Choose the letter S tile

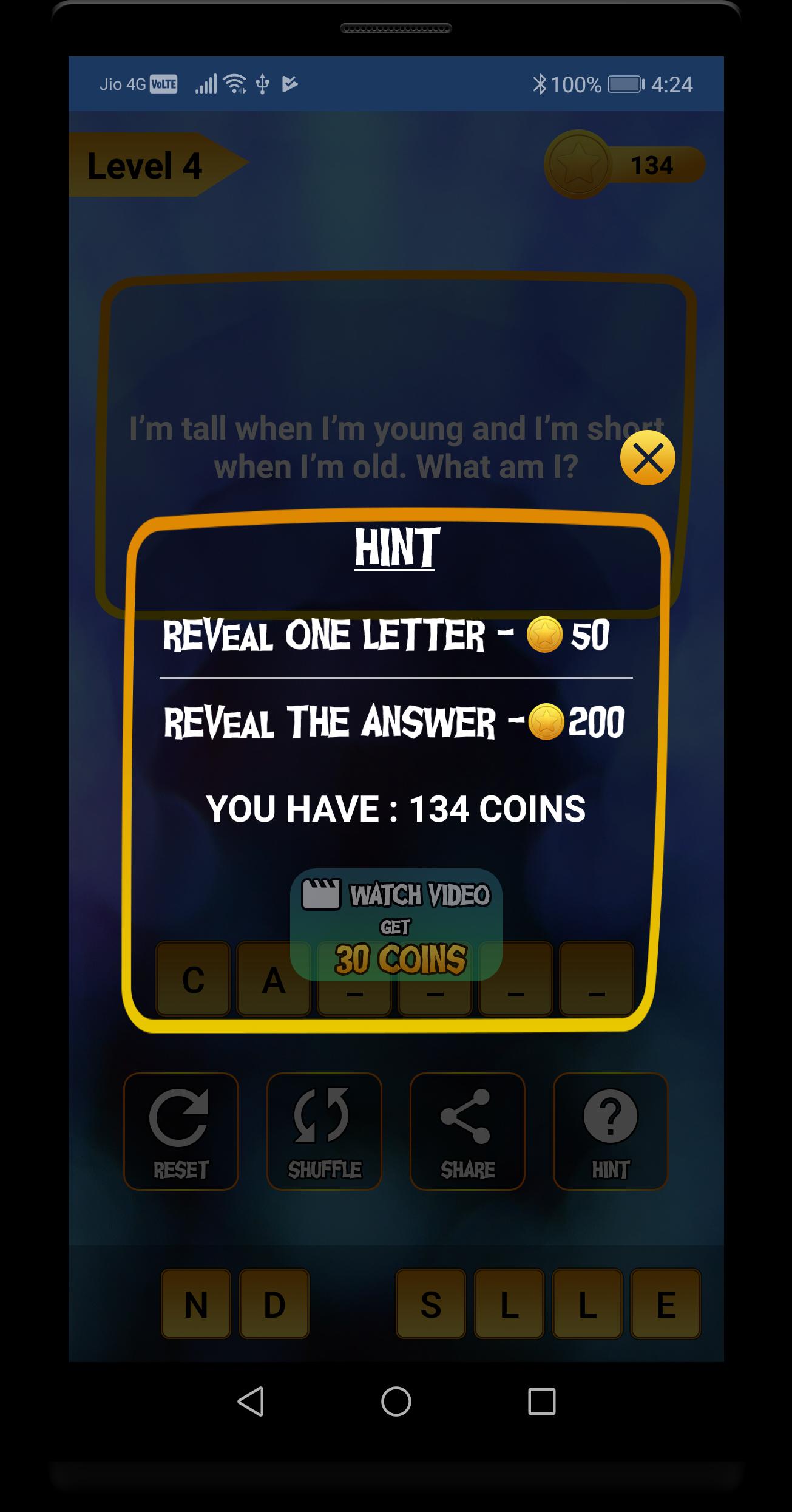click(x=431, y=1304)
